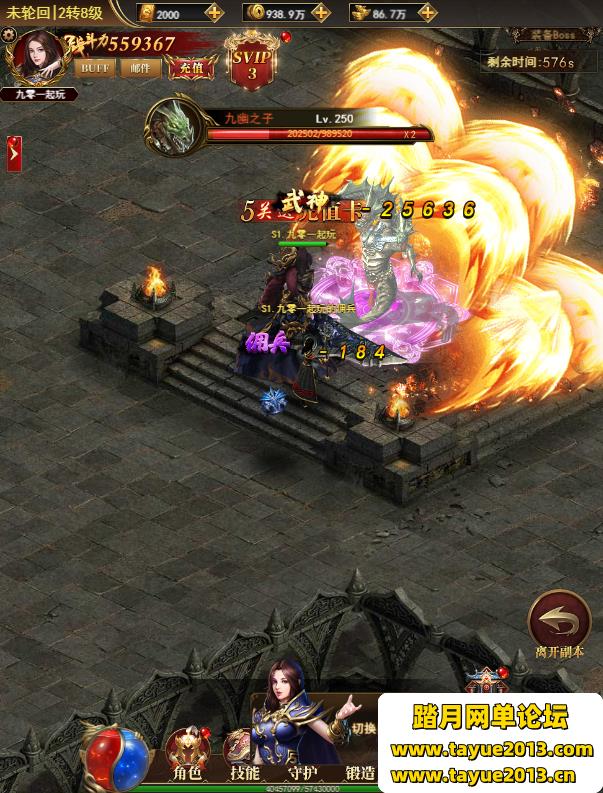603x793 pixels.
Task: Leave the dungeon with 离开副本
Action: click(559, 621)
